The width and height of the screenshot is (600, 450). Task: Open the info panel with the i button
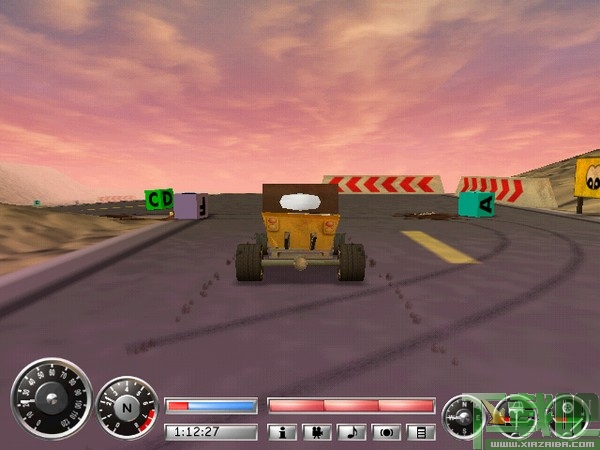pos(284,432)
